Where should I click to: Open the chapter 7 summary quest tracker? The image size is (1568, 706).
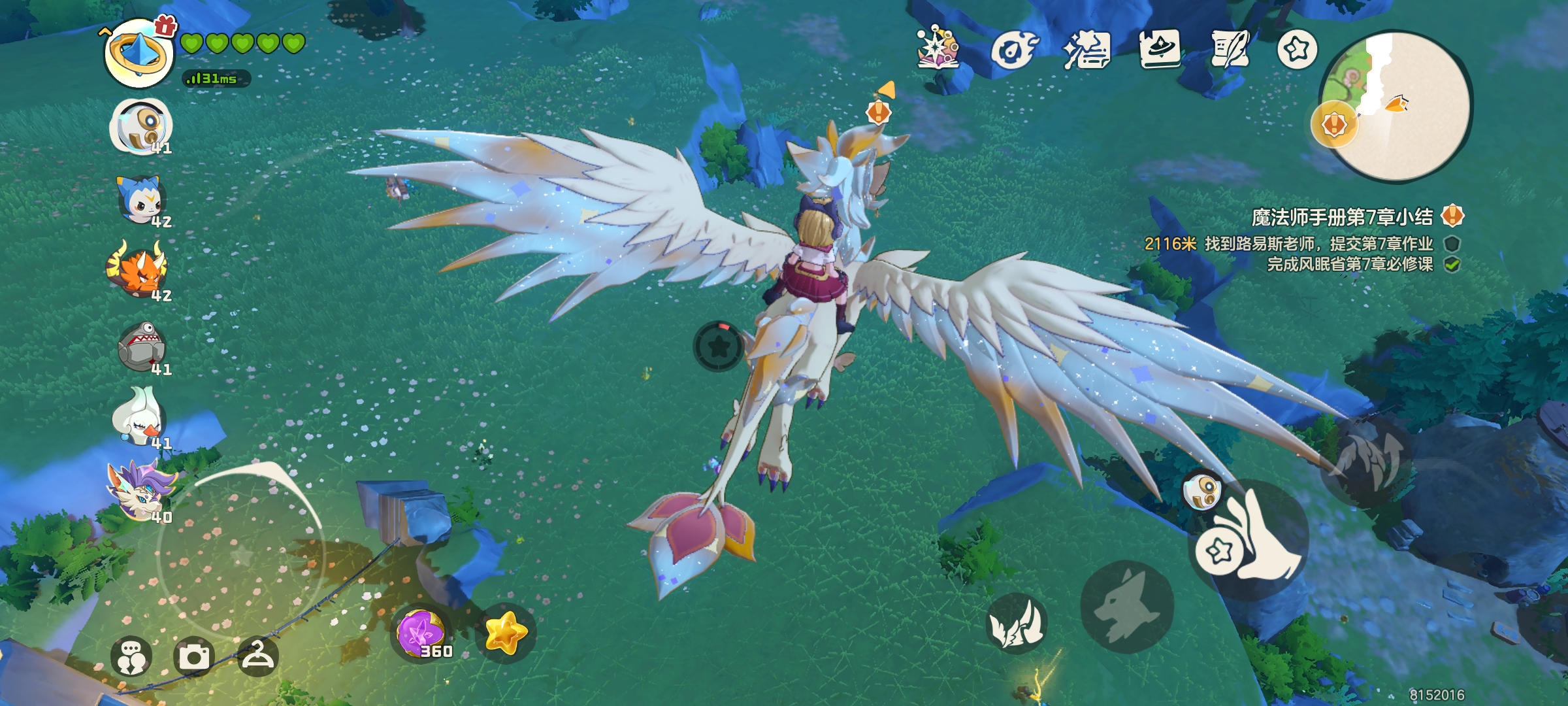pyautogui.click(x=1343, y=217)
